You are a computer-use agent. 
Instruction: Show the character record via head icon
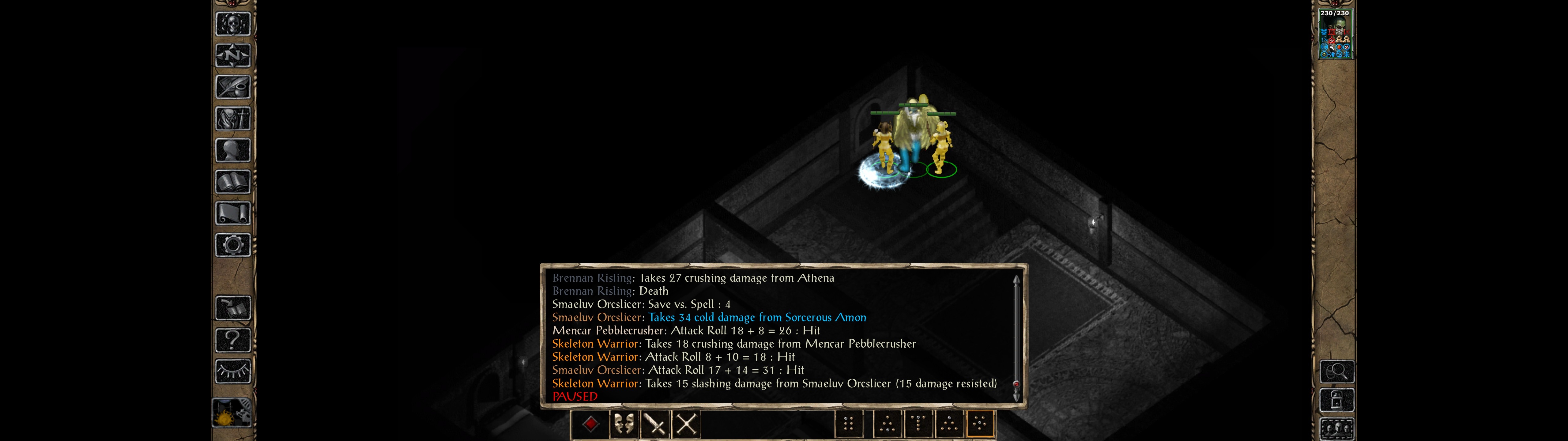(x=233, y=150)
